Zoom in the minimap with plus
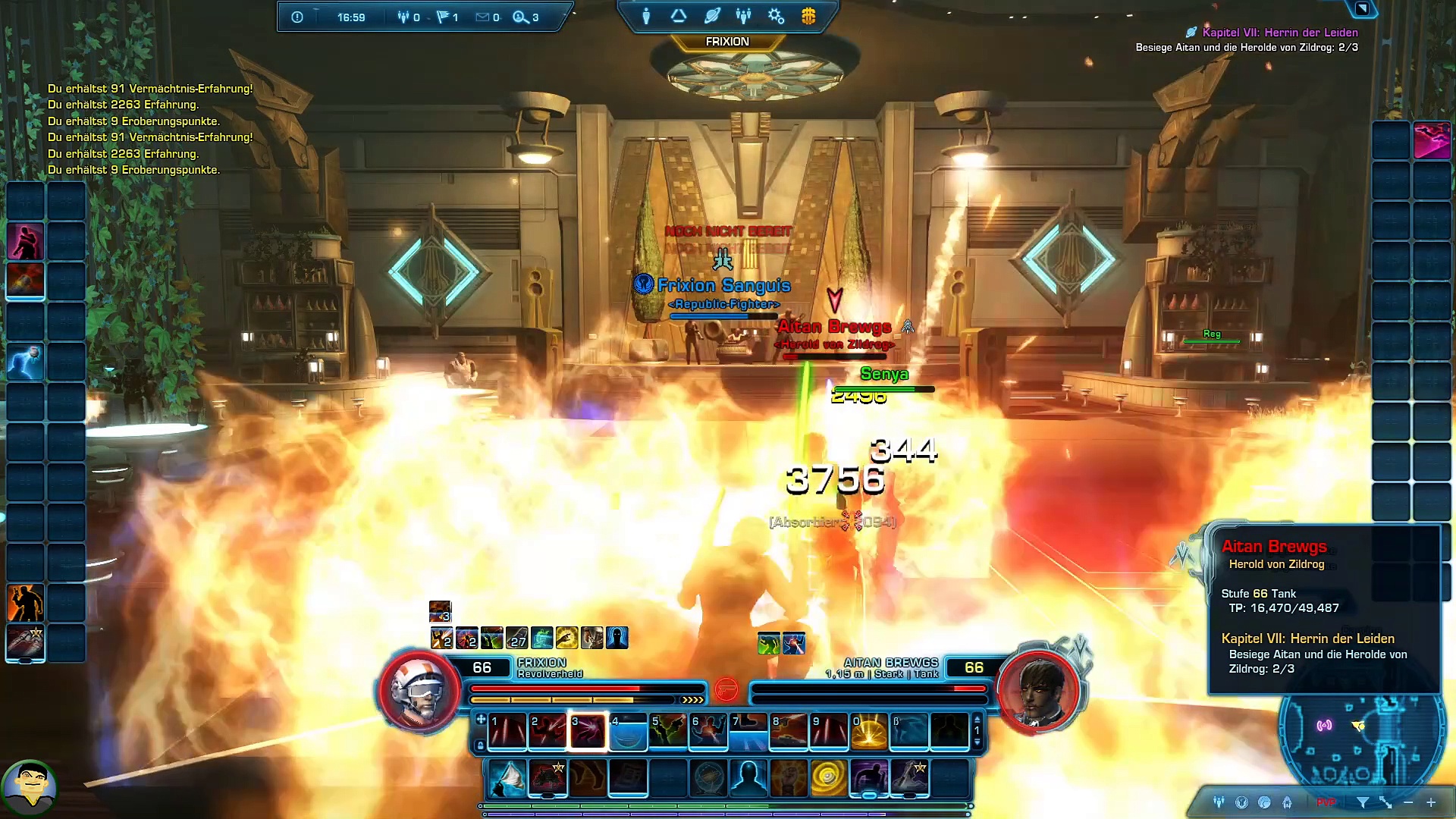 click(1431, 802)
